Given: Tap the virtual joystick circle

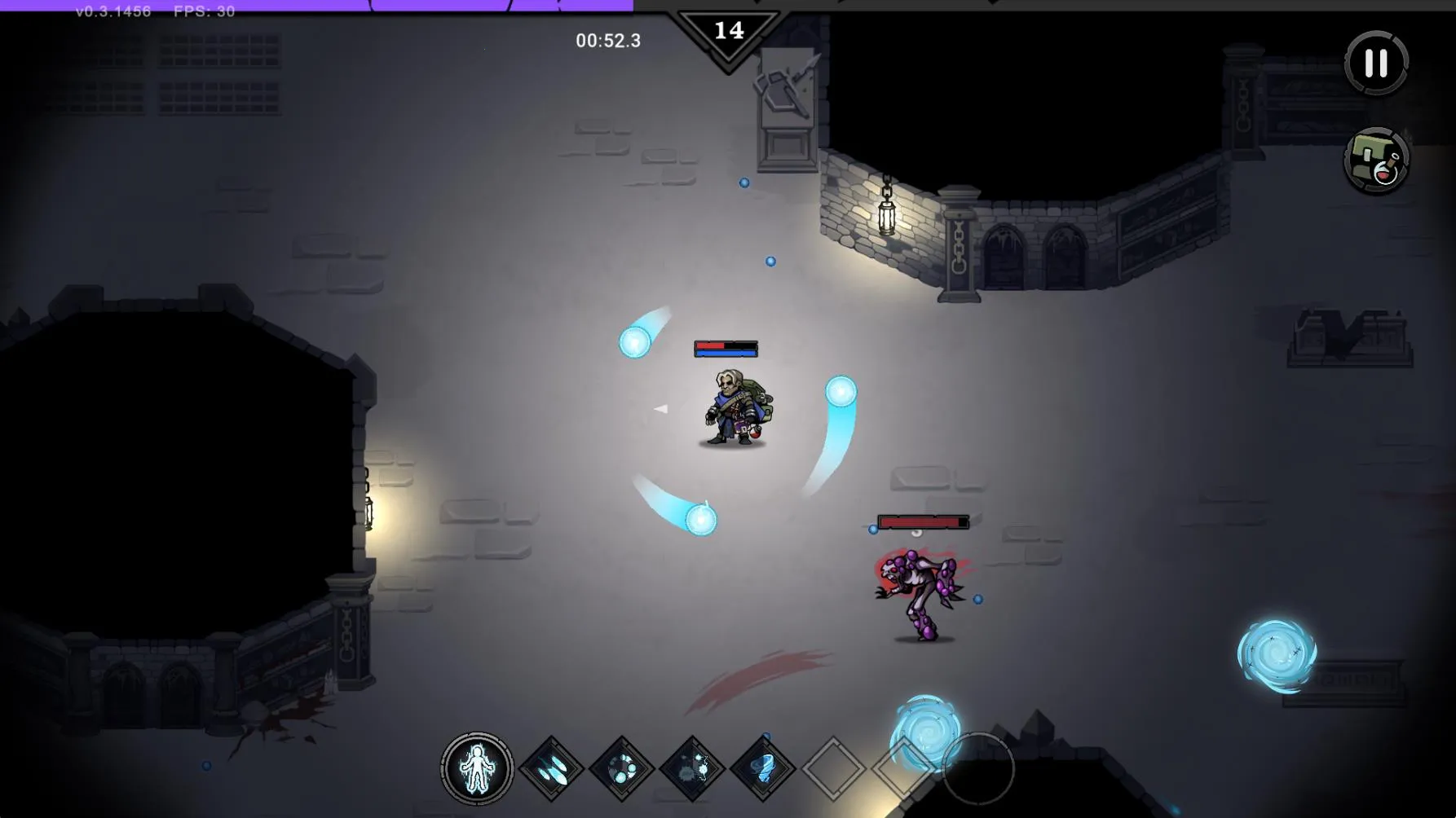Looking at the screenshot, I should pos(977,767).
